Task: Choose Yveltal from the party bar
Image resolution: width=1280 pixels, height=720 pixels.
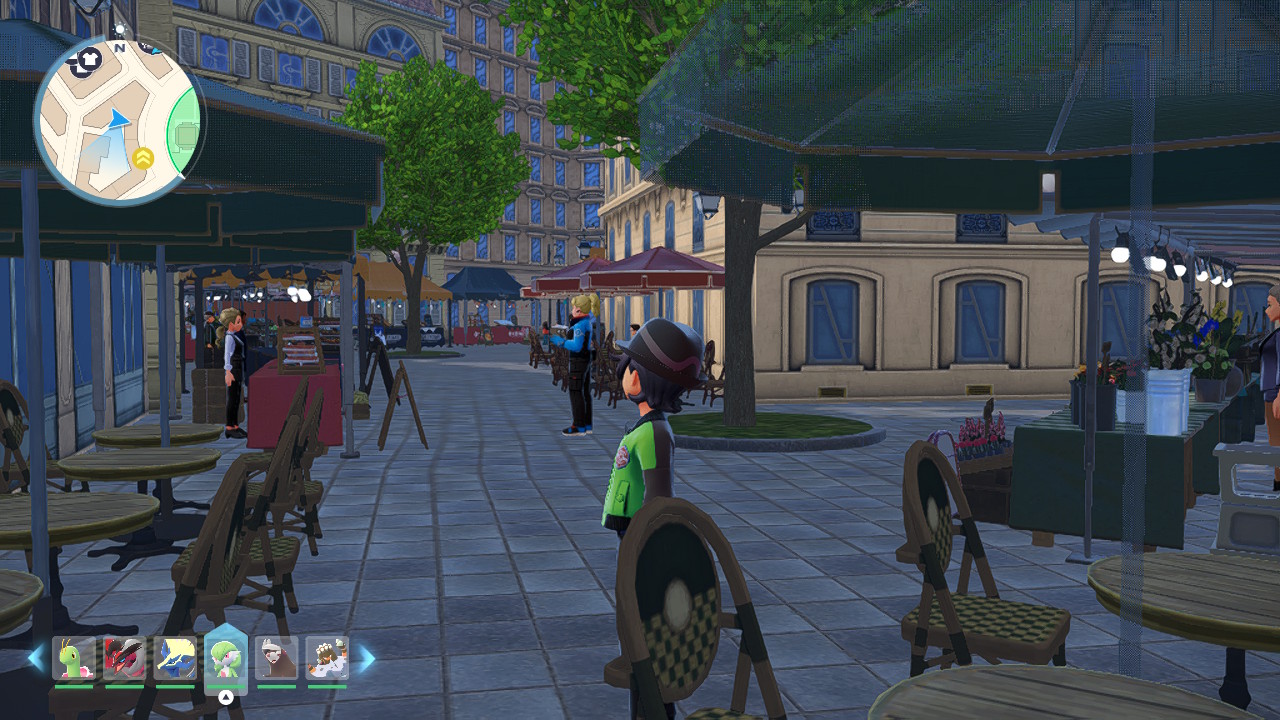Action: 124,658
